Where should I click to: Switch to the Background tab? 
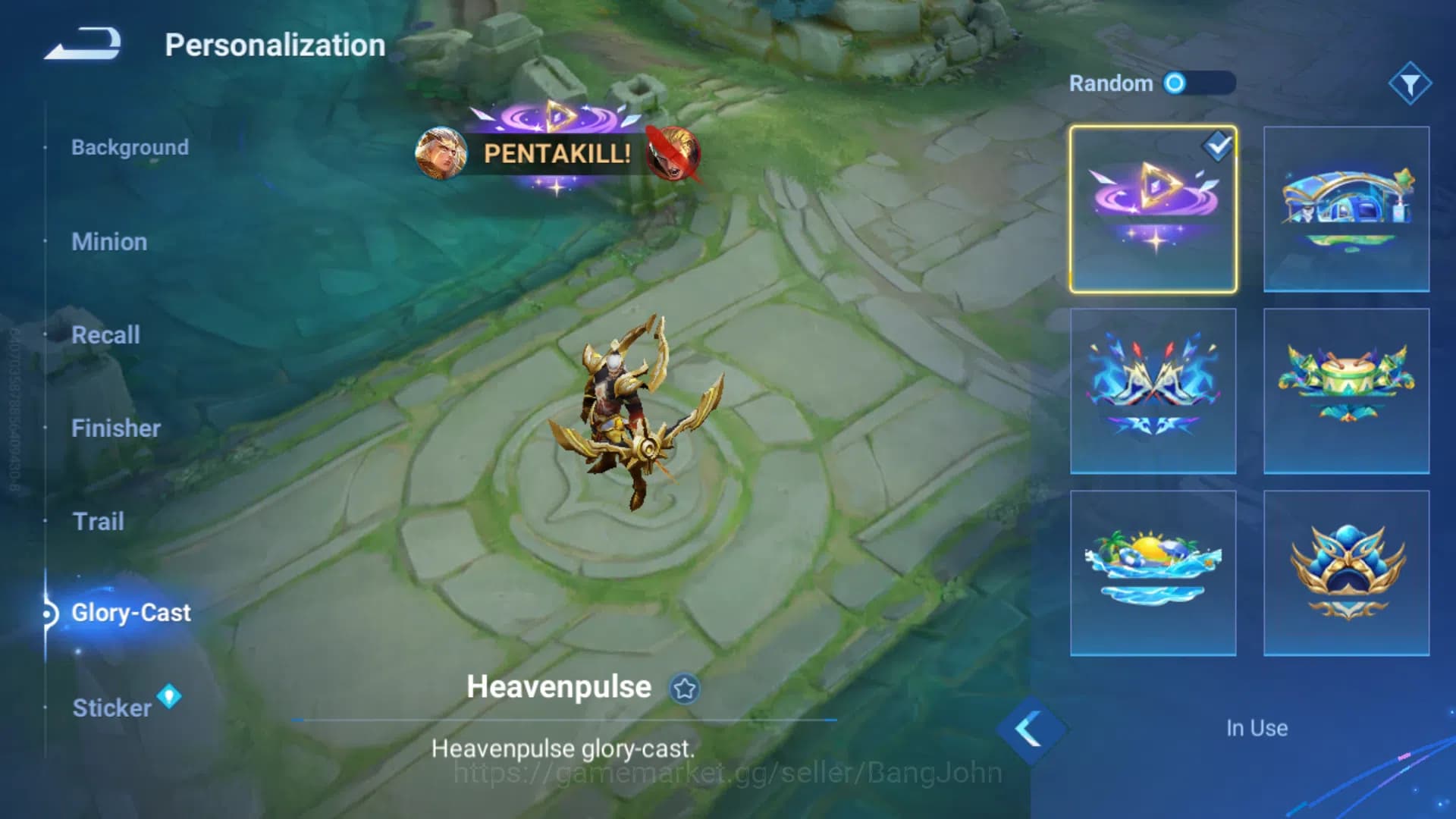[130, 147]
